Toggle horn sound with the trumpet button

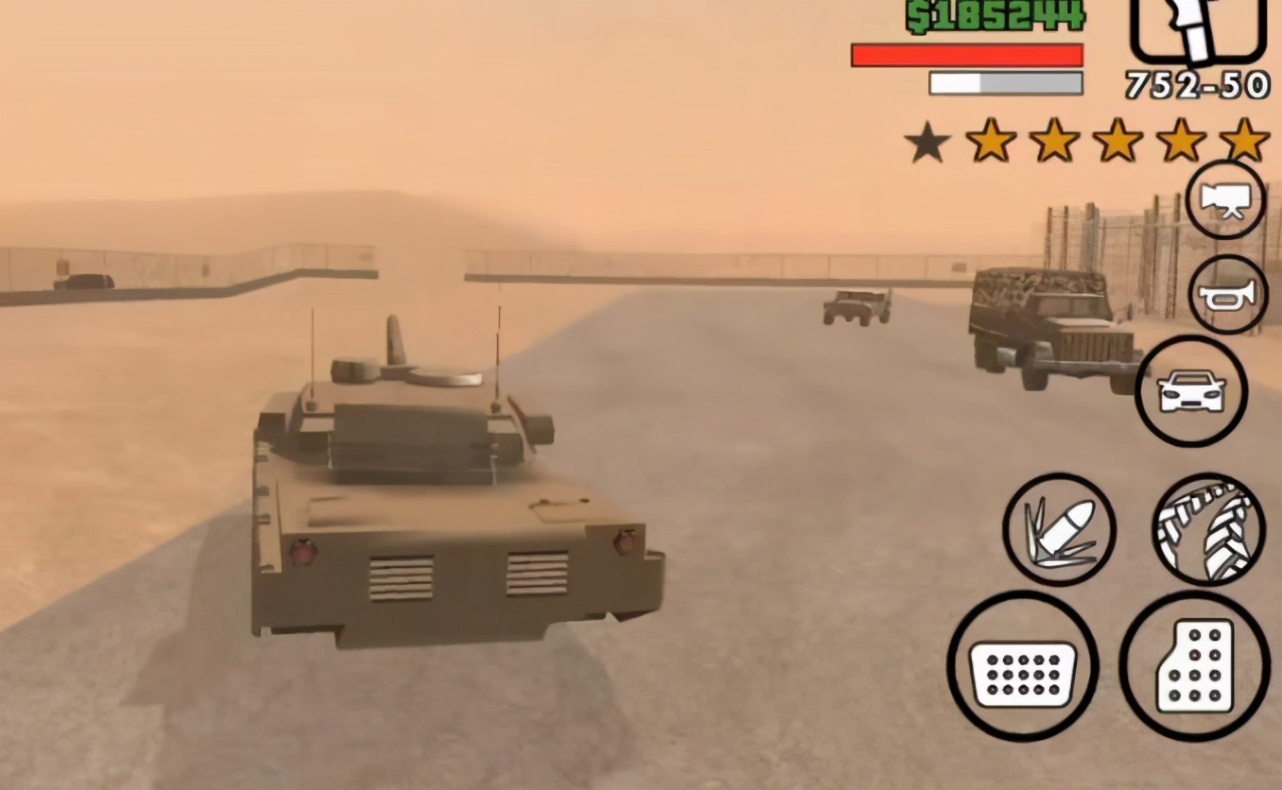pos(1228,293)
